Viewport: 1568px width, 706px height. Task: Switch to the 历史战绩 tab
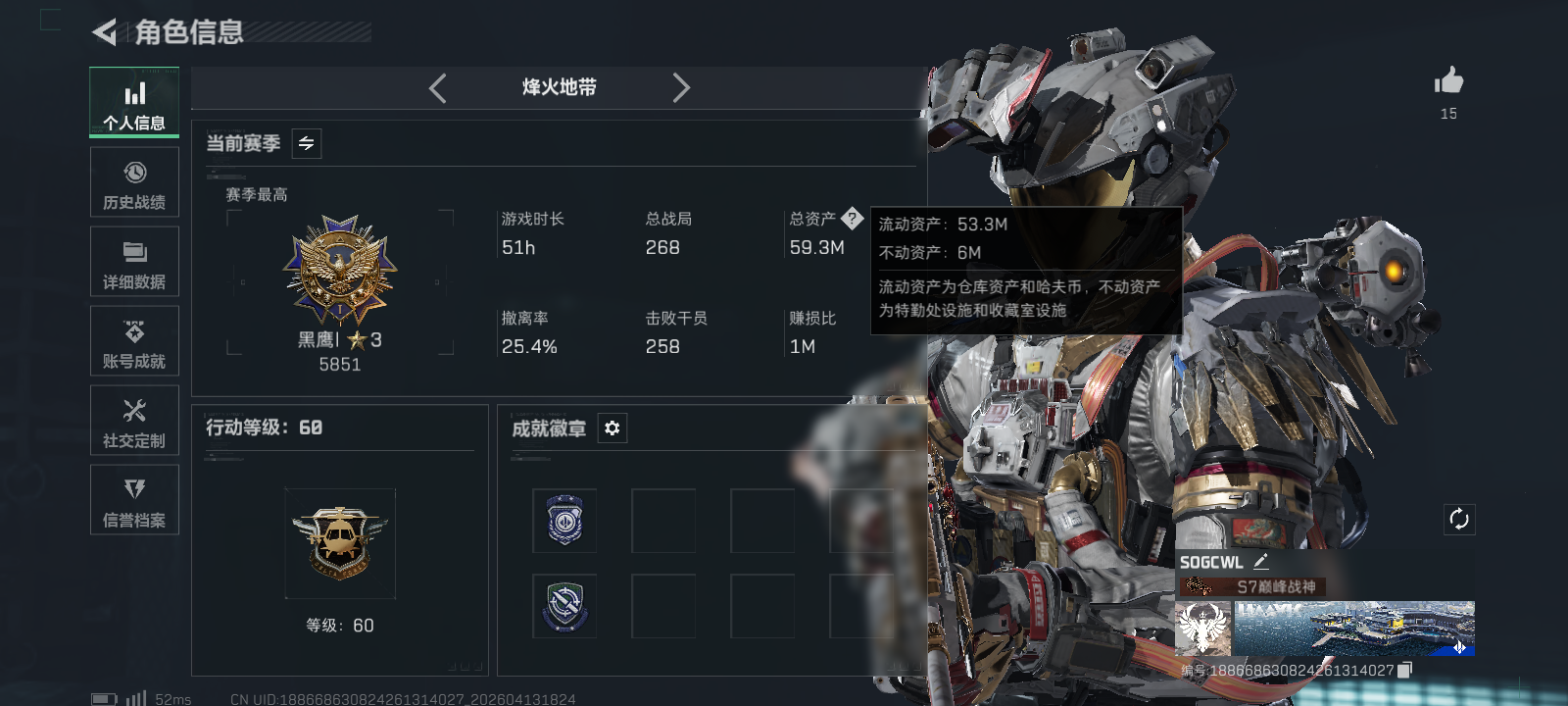coord(134,182)
